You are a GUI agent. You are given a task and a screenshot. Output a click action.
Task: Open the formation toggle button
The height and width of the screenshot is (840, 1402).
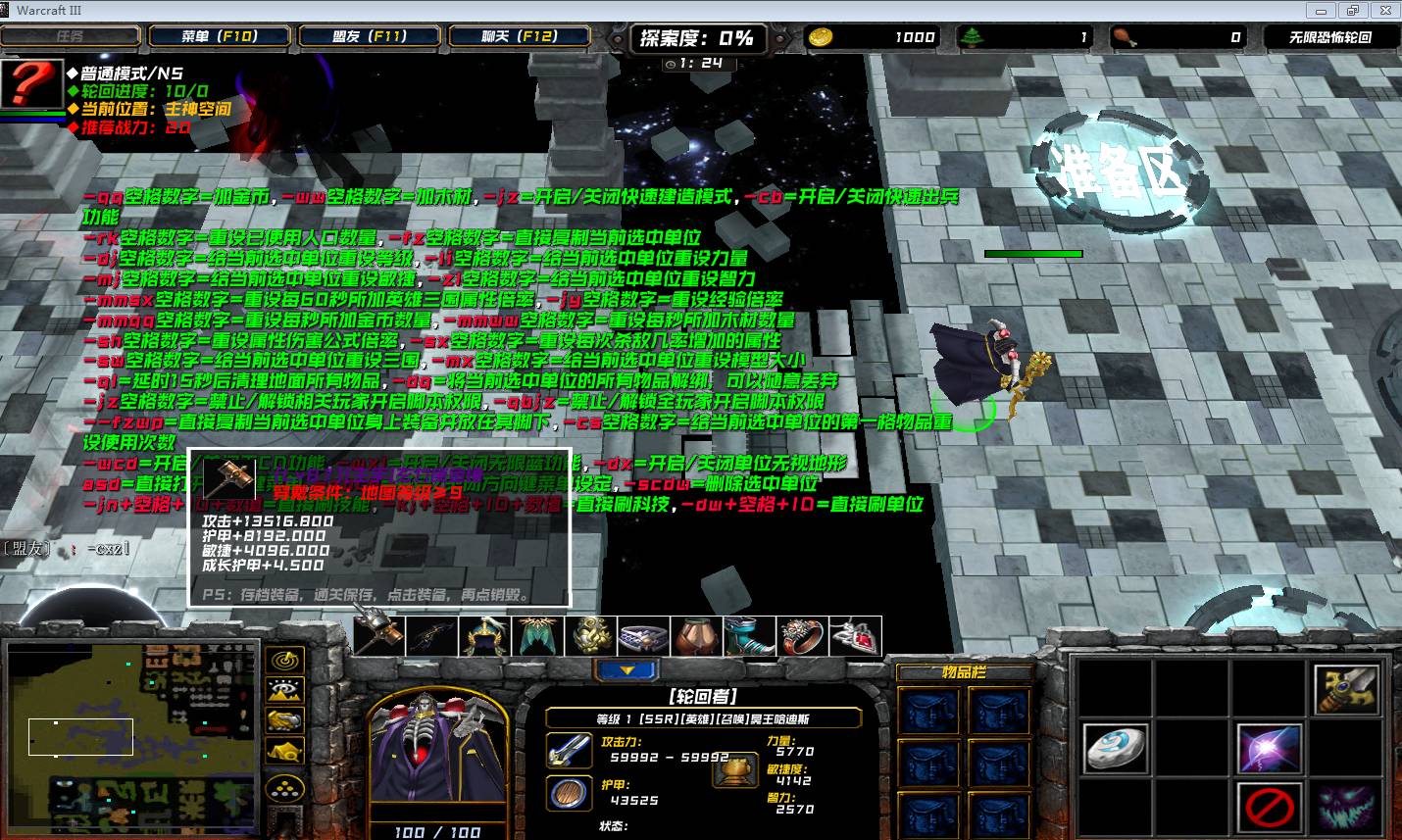point(284,787)
